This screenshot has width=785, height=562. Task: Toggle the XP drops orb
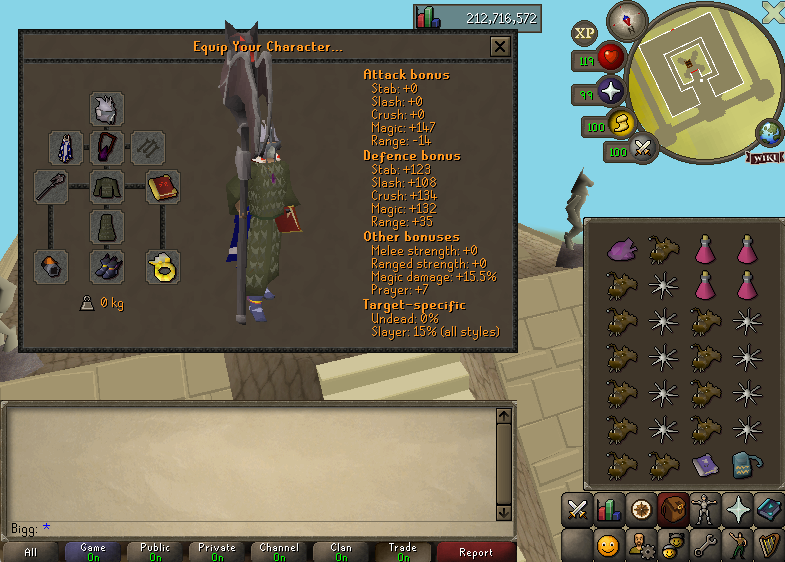coord(584,33)
